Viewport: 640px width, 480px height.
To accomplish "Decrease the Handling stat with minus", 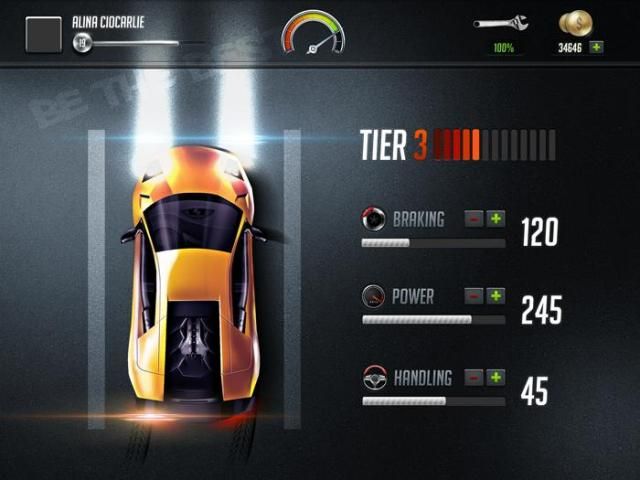I will pyautogui.click(x=474, y=377).
